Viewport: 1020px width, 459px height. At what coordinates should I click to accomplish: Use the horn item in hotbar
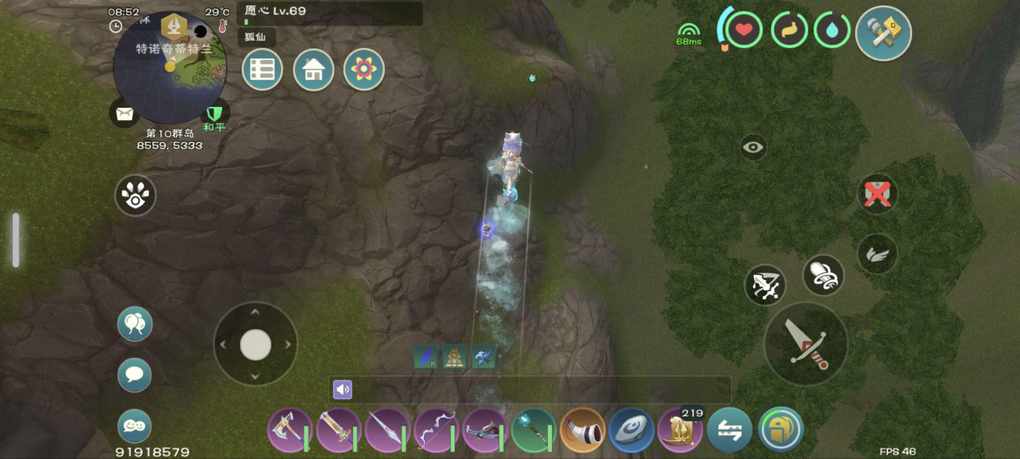pos(582,431)
